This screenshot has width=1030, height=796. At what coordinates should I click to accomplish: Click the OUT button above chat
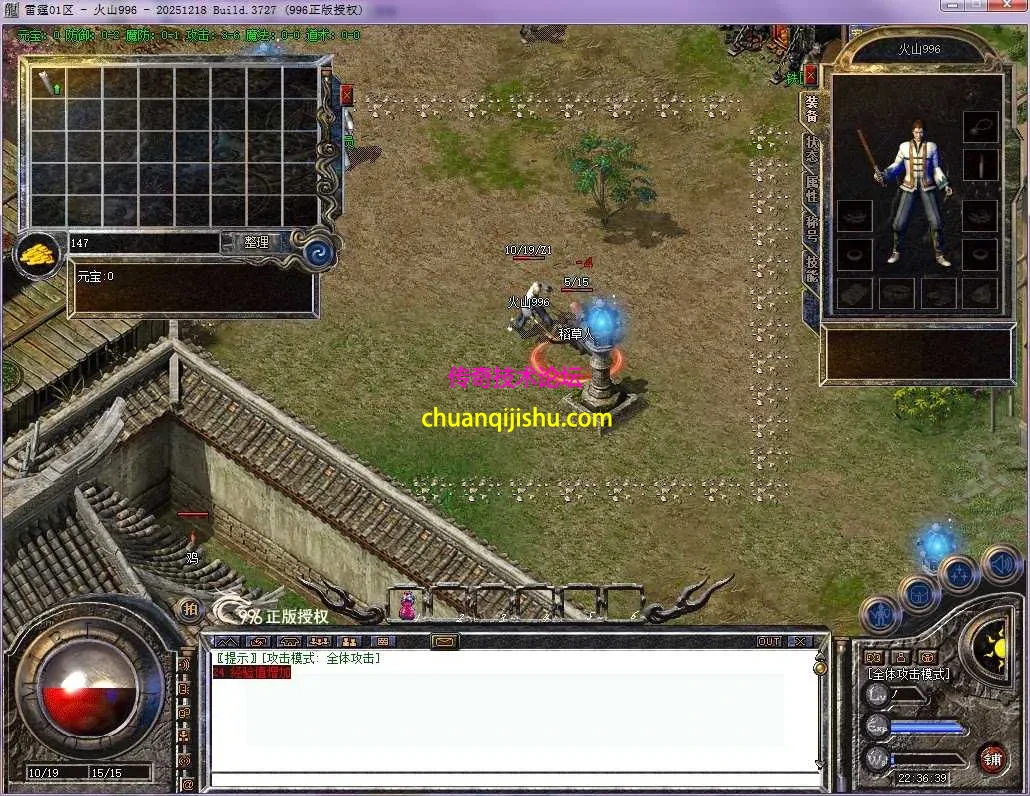(768, 641)
